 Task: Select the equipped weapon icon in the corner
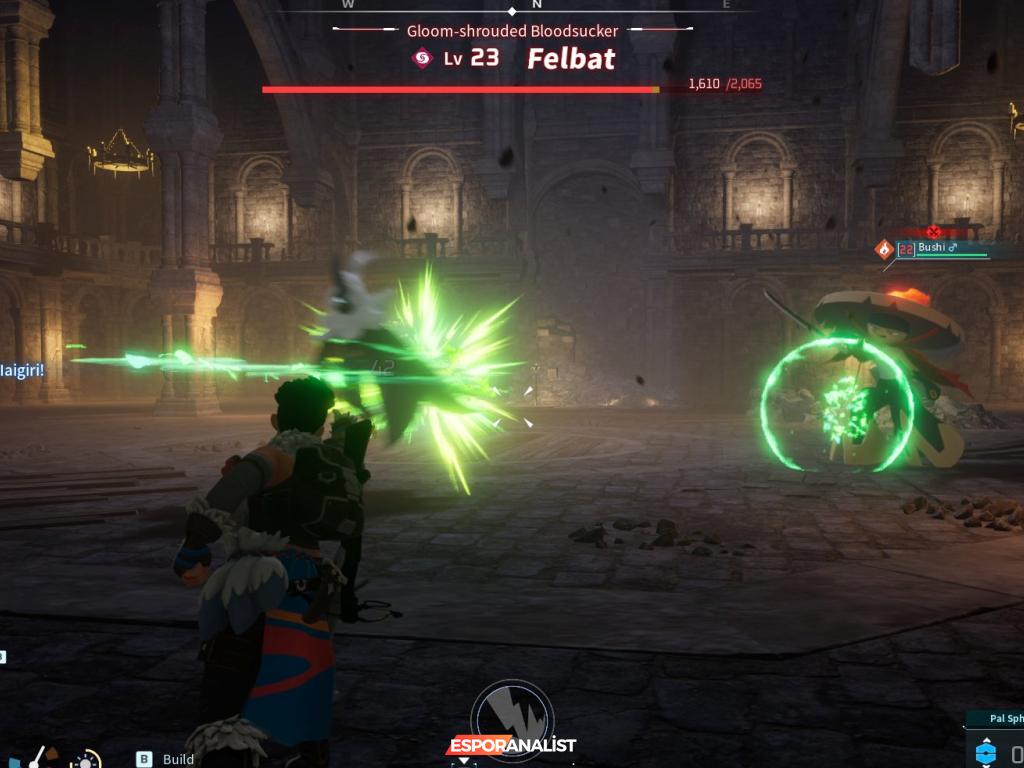(40, 757)
